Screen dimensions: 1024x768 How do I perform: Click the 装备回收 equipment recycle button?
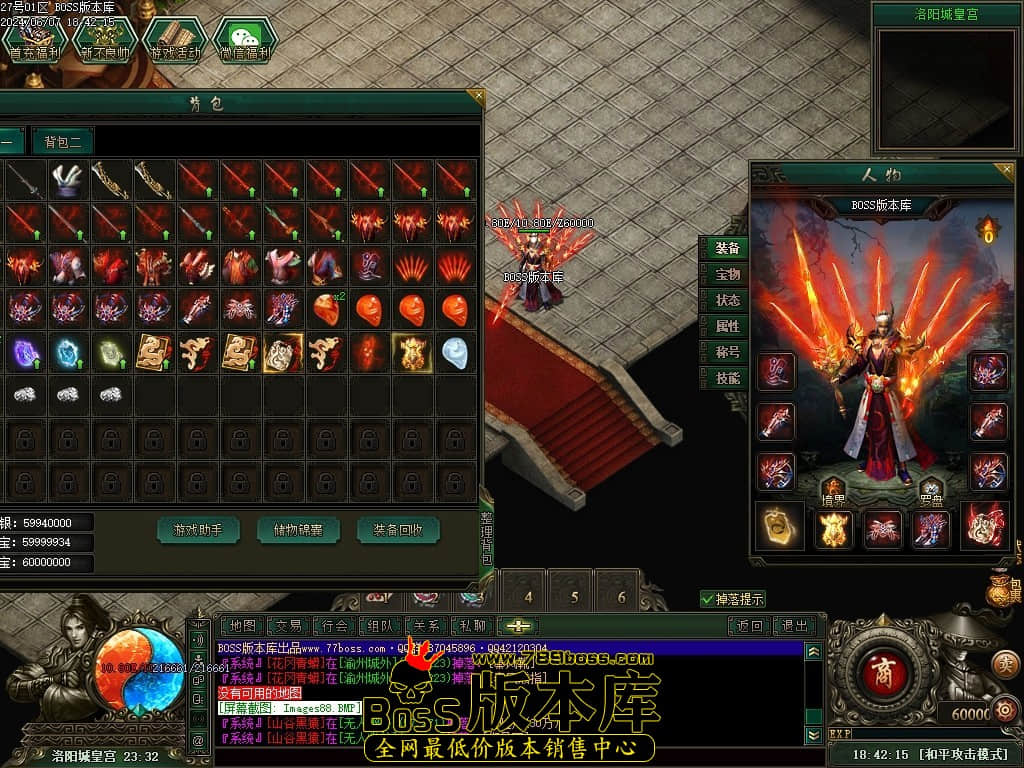(398, 530)
